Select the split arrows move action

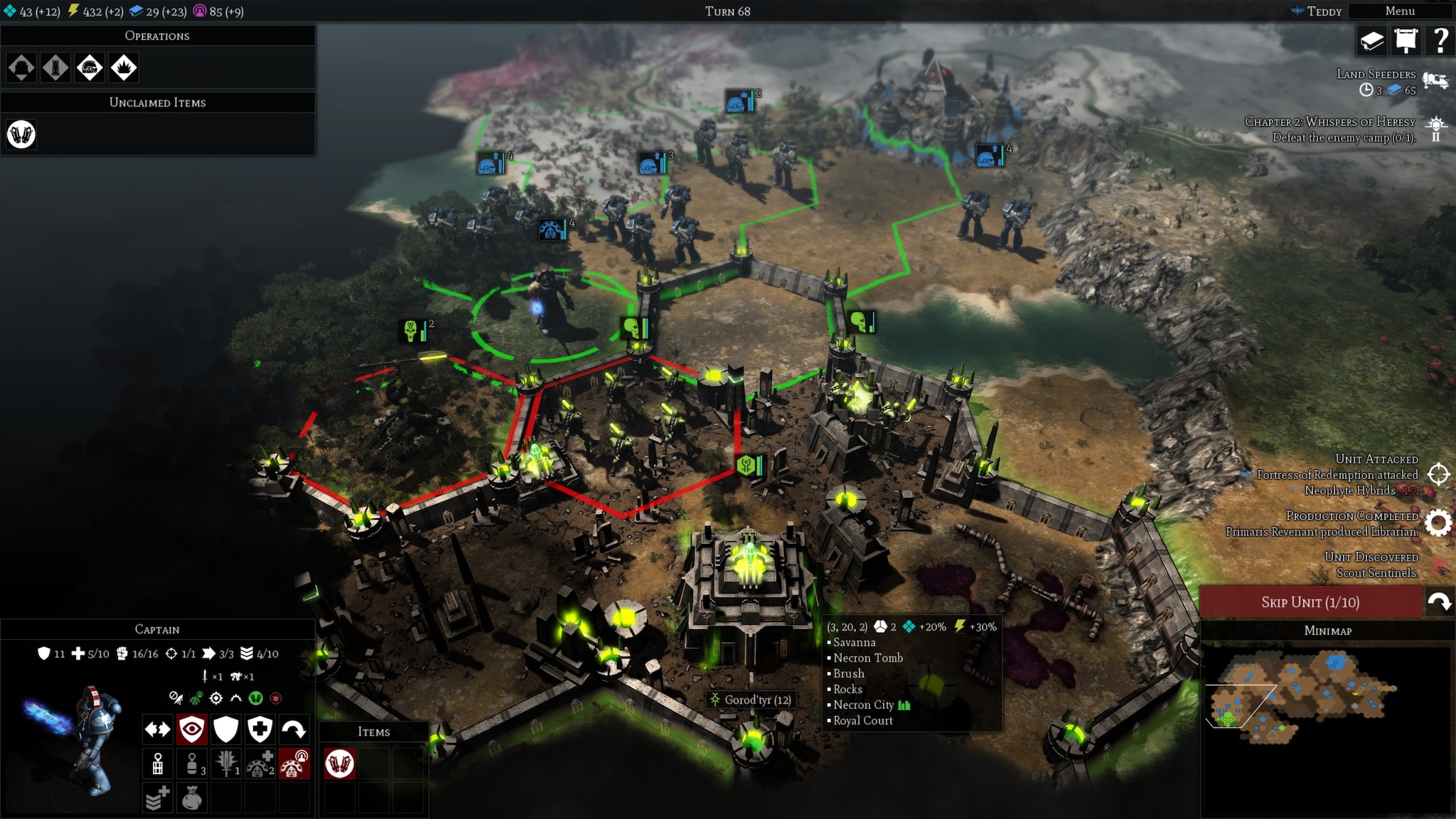158,729
